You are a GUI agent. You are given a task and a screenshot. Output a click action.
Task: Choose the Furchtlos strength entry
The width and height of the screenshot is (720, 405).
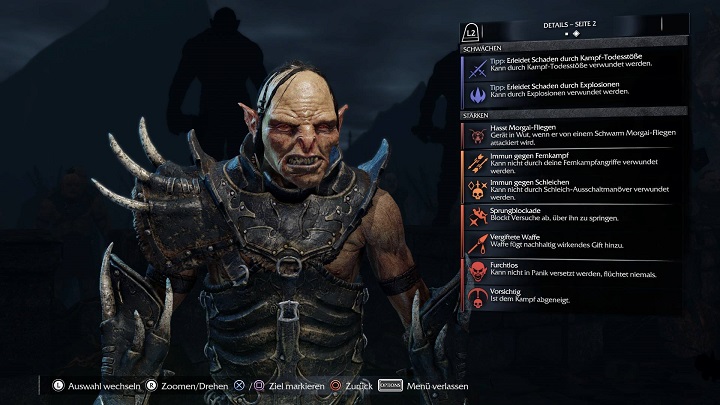pyautogui.click(x=573, y=271)
